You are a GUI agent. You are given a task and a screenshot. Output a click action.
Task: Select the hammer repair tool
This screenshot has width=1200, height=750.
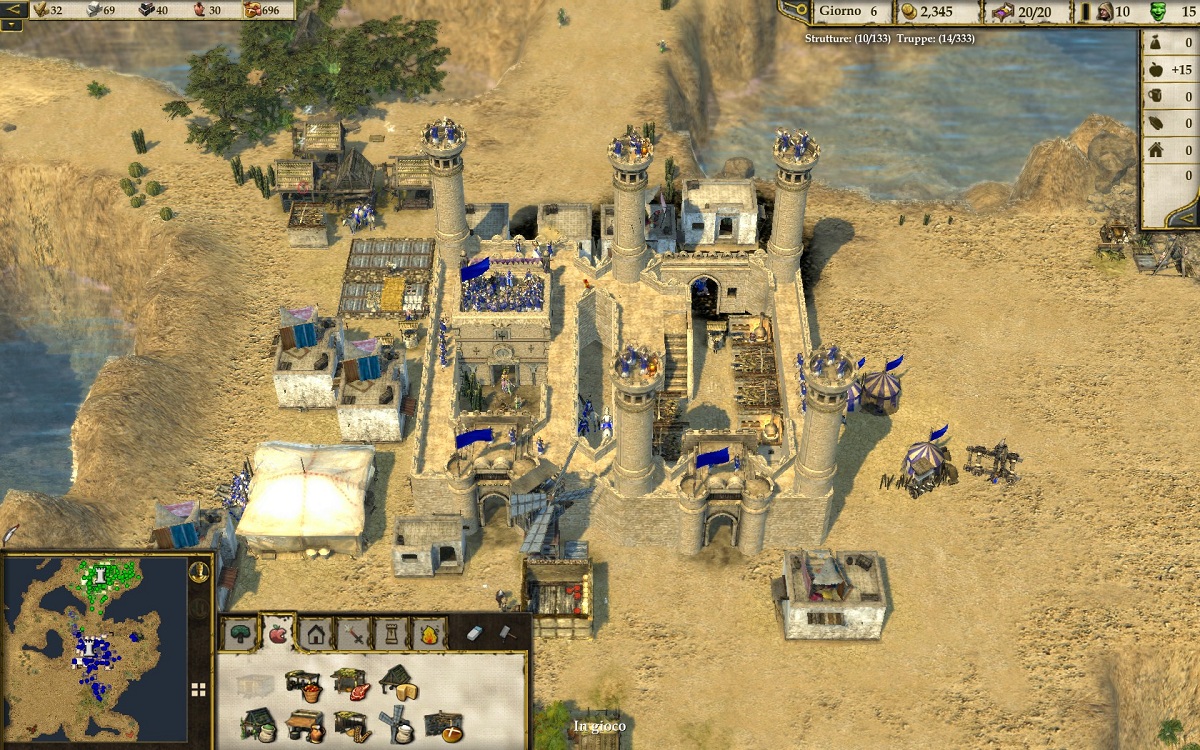506,633
